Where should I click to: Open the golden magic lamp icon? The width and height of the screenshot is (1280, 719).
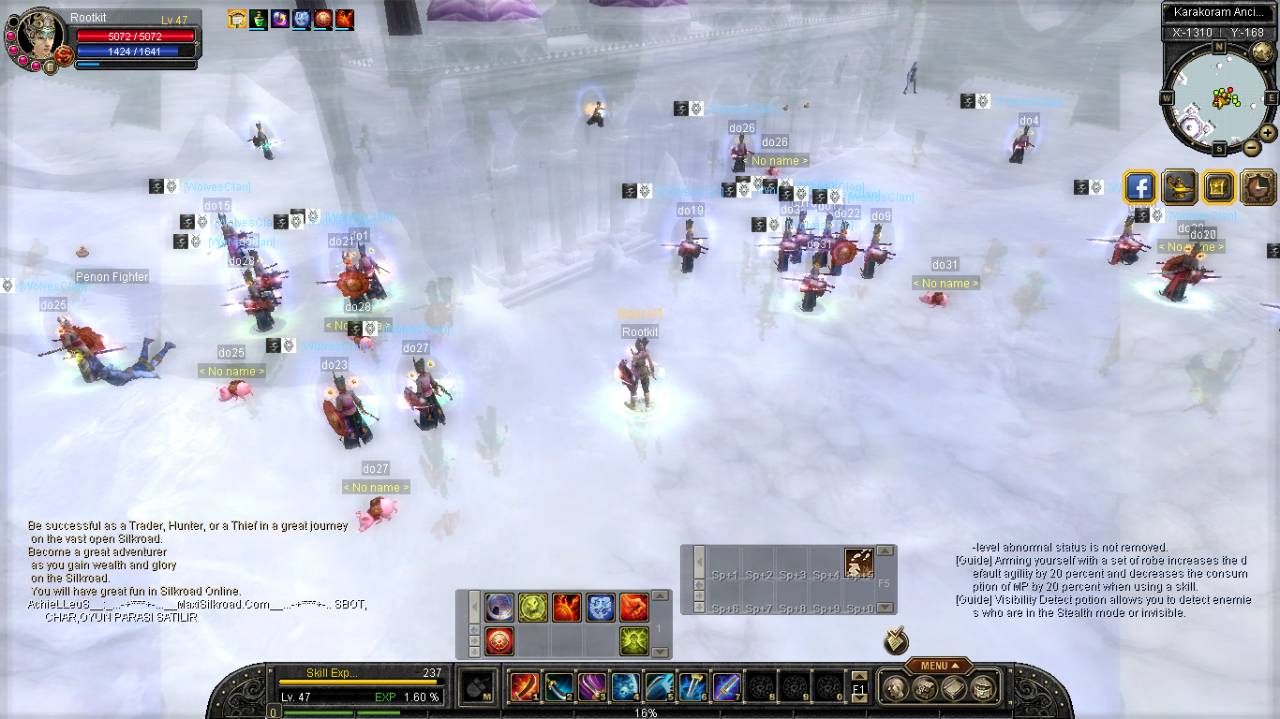pyautogui.click(x=1180, y=187)
